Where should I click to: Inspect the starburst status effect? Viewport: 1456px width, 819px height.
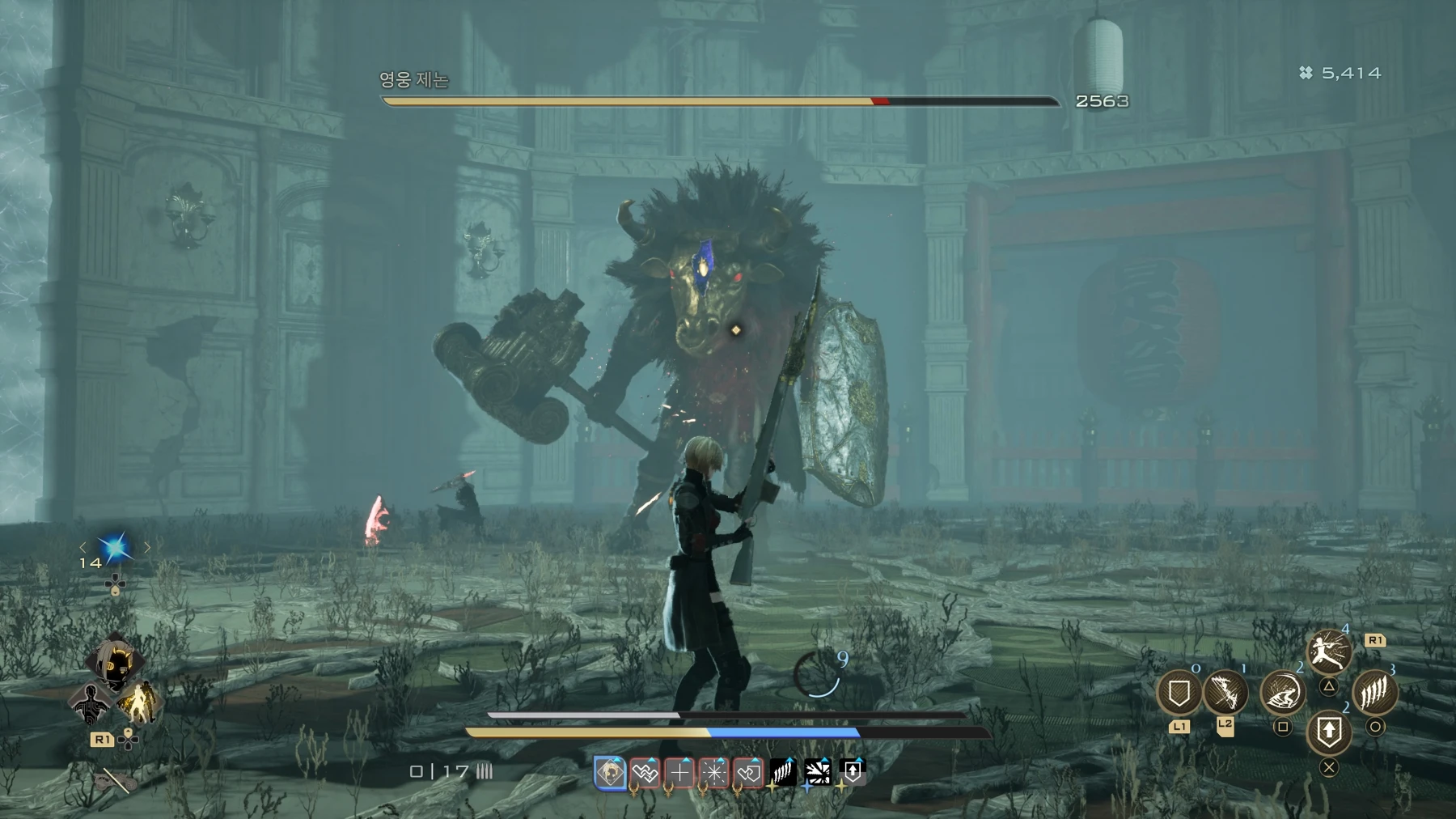tap(714, 773)
